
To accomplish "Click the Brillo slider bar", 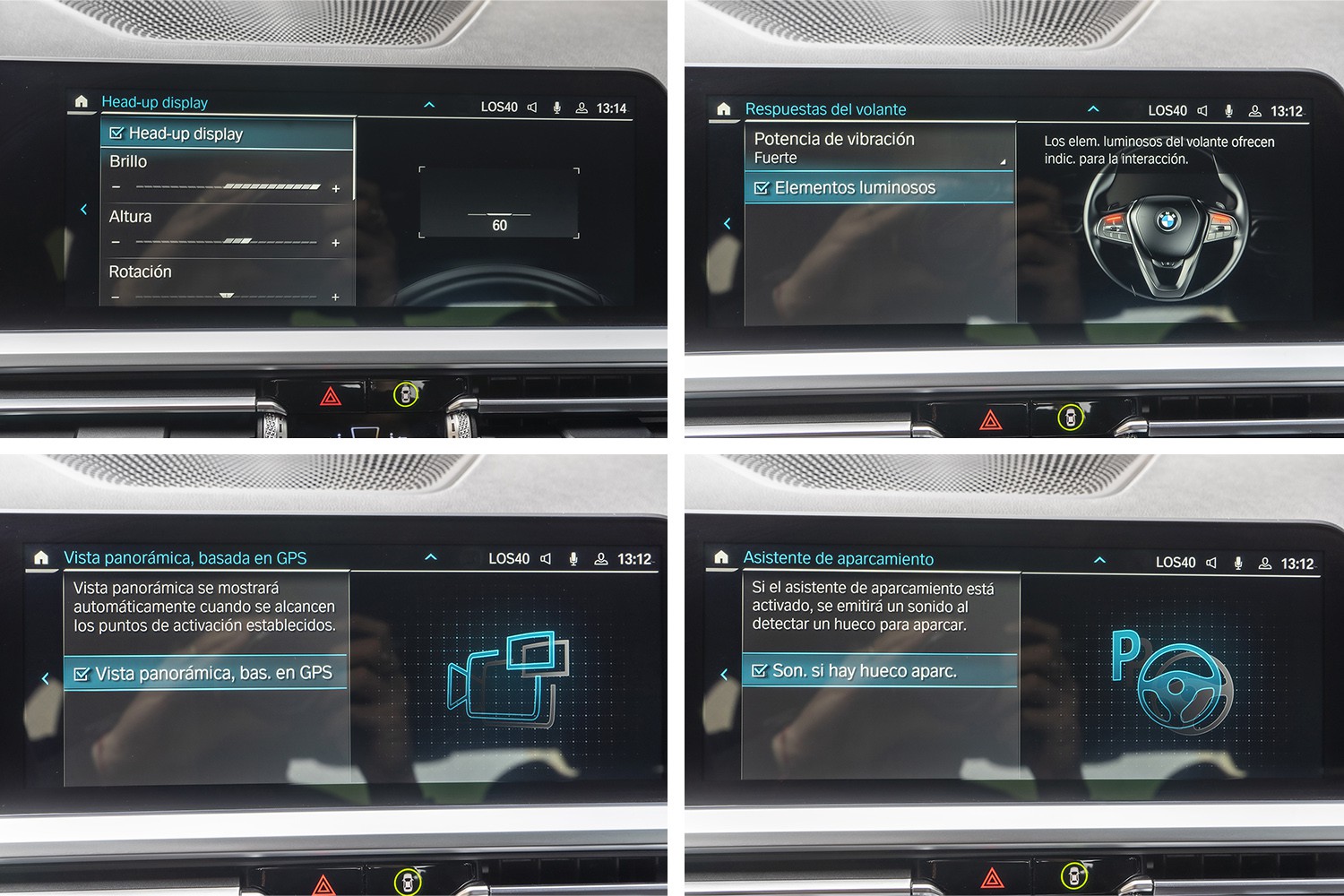I will (227, 187).
